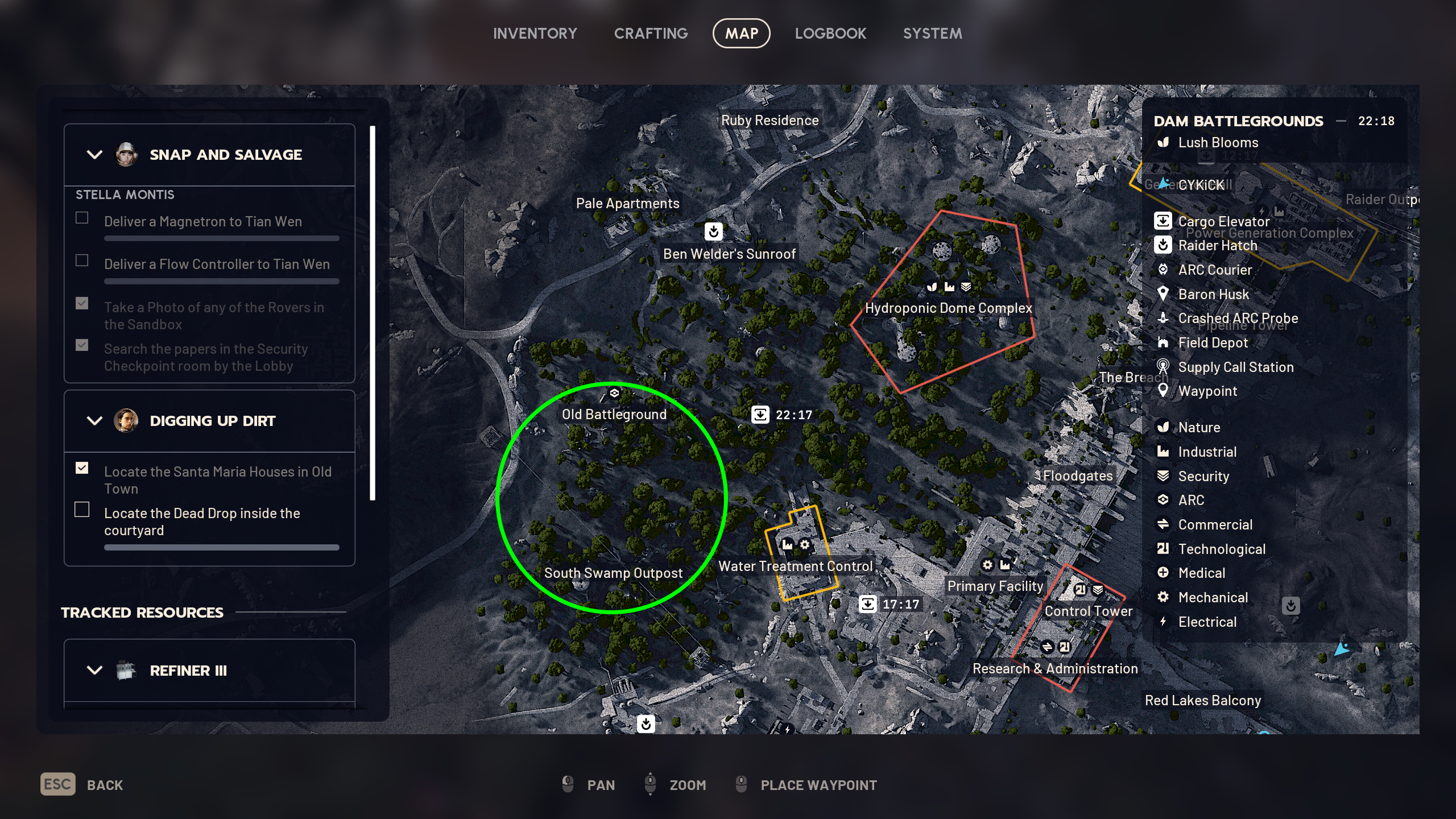Click the Dead Drop objective progress bar
The height and width of the screenshot is (819, 1456).
click(x=221, y=547)
